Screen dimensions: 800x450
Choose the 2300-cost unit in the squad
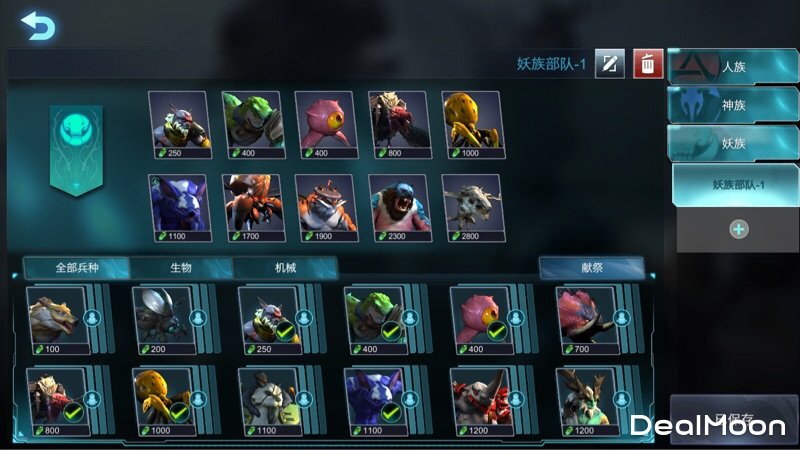click(399, 207)
